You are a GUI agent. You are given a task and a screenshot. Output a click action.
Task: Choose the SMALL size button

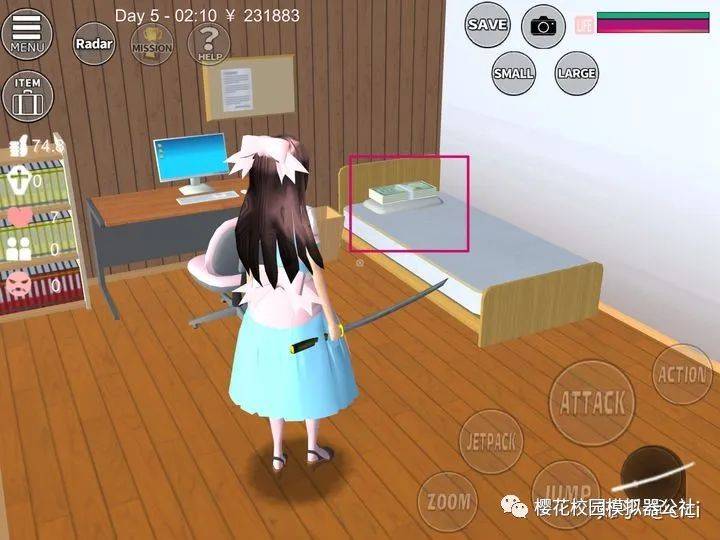(x=514, y=73)
